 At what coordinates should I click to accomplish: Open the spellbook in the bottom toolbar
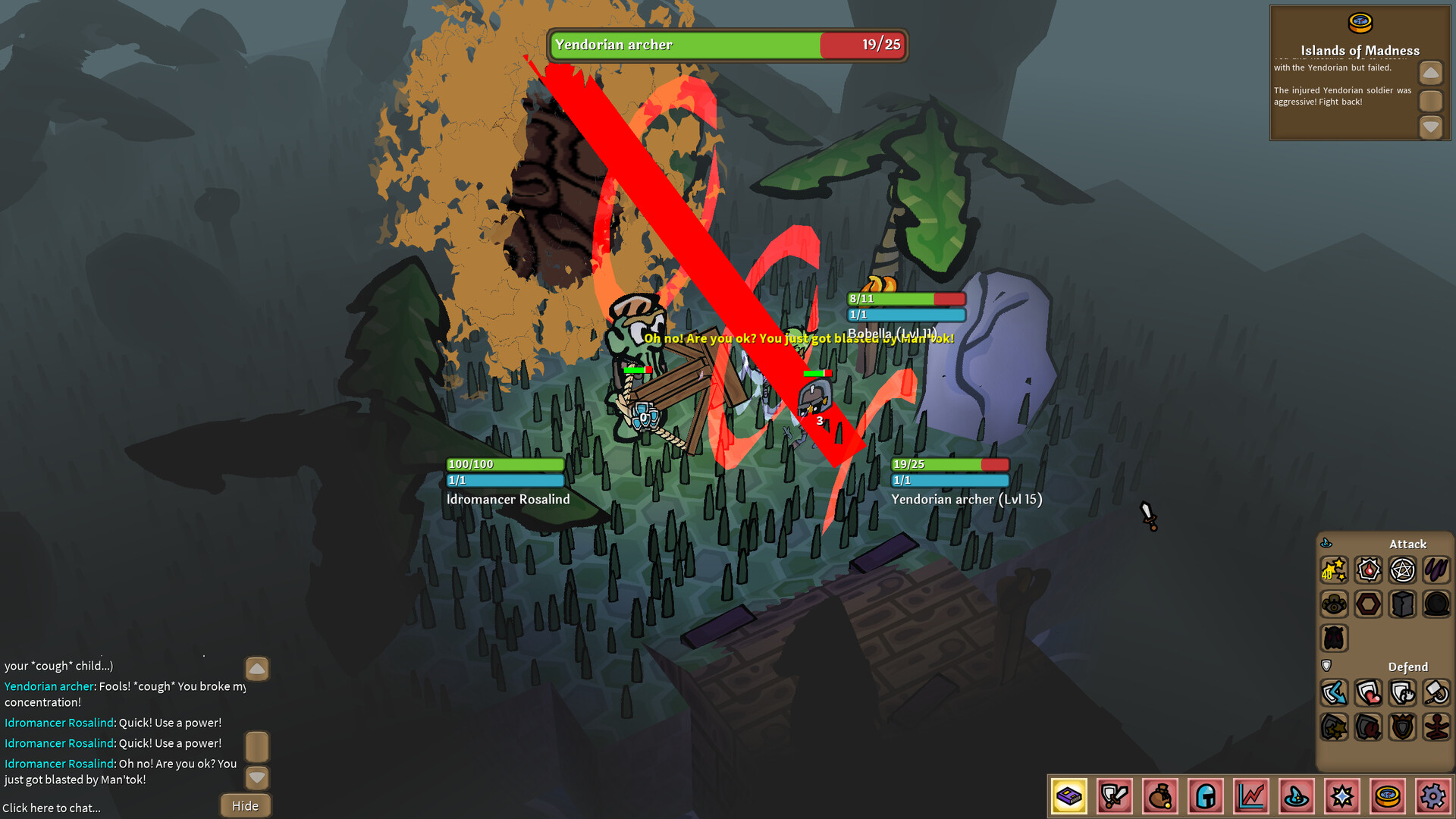click(1069, 797)
